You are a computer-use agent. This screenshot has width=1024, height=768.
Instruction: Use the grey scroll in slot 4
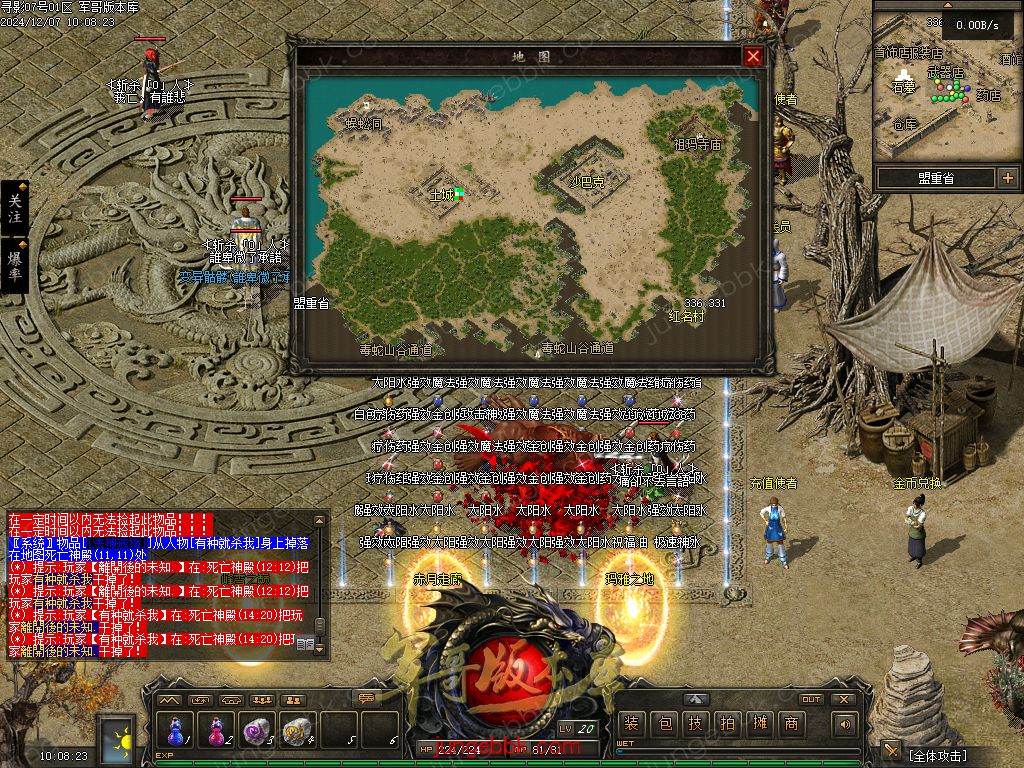click(297, 729)
